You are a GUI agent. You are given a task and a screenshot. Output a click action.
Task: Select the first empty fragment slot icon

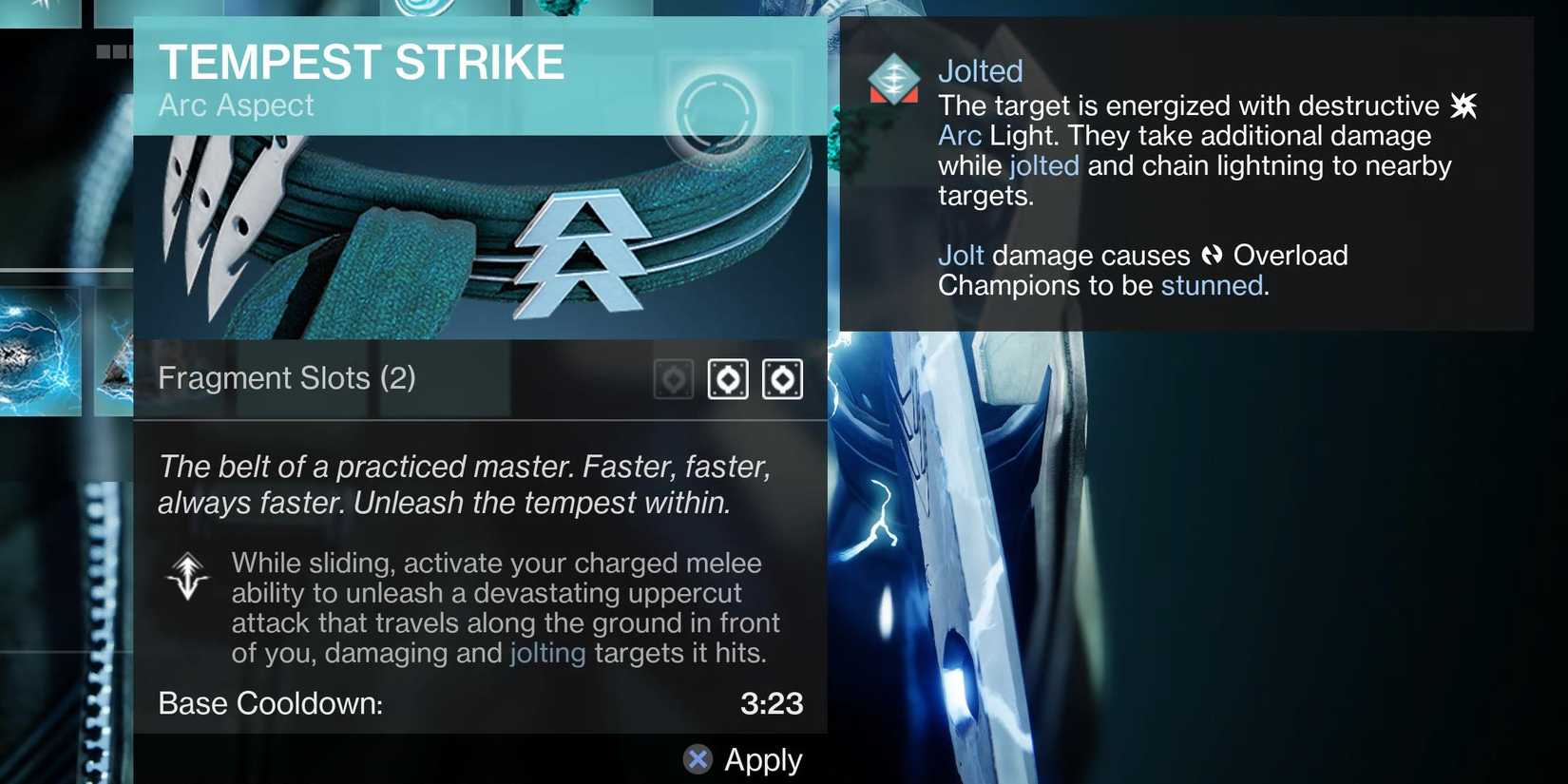coord(673,378)
